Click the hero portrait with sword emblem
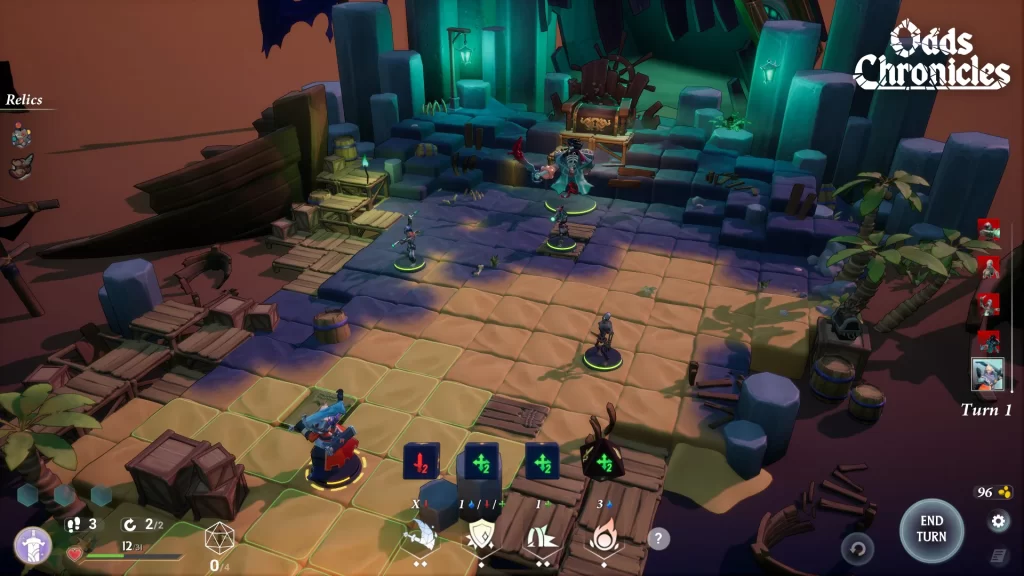Viewport: 1024px width, 576px height. 32,545
